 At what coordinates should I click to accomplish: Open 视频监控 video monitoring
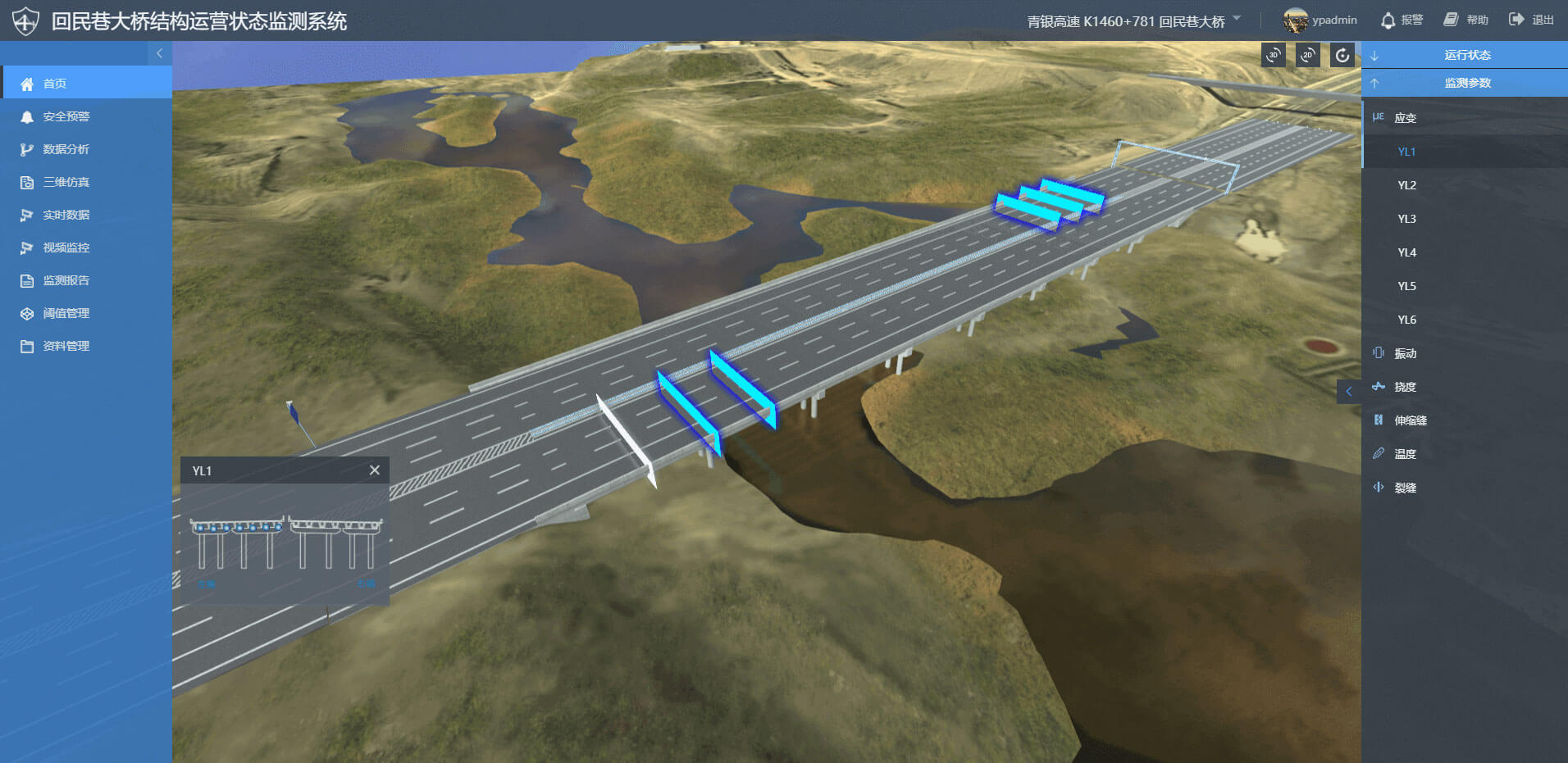pyautogui.click(x=66, y=248)
